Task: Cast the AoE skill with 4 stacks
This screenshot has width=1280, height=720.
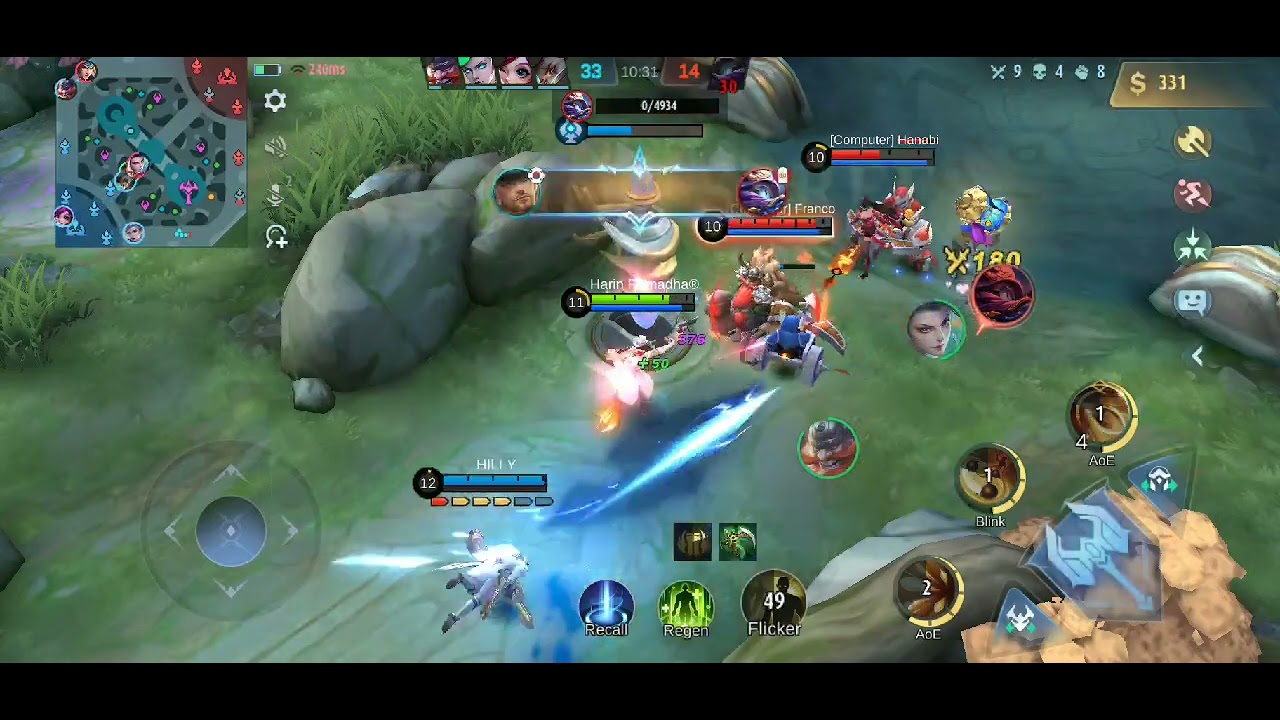Action: tap(1102, 418)
